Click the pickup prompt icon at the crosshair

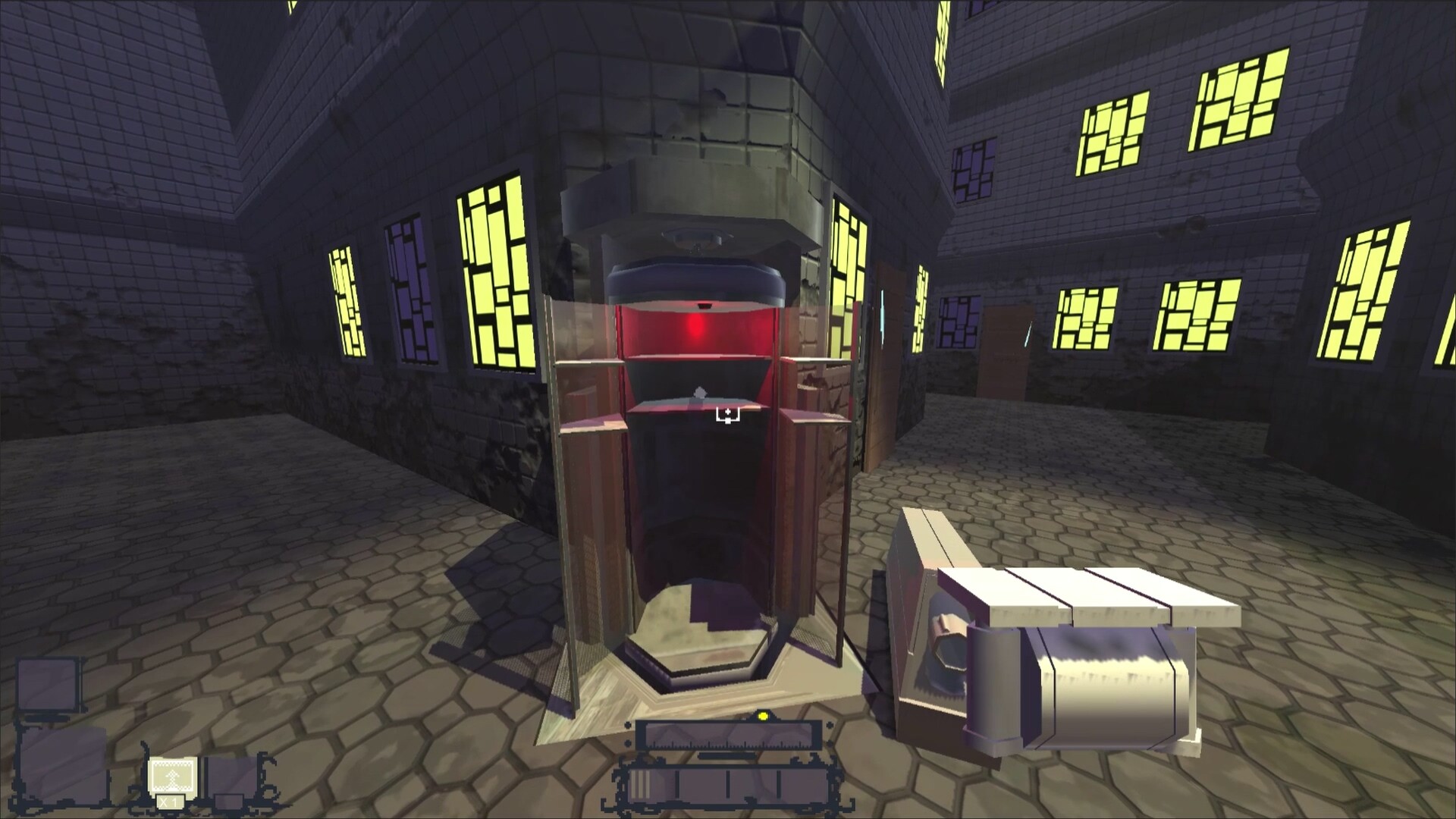click(x=728, y=413)
